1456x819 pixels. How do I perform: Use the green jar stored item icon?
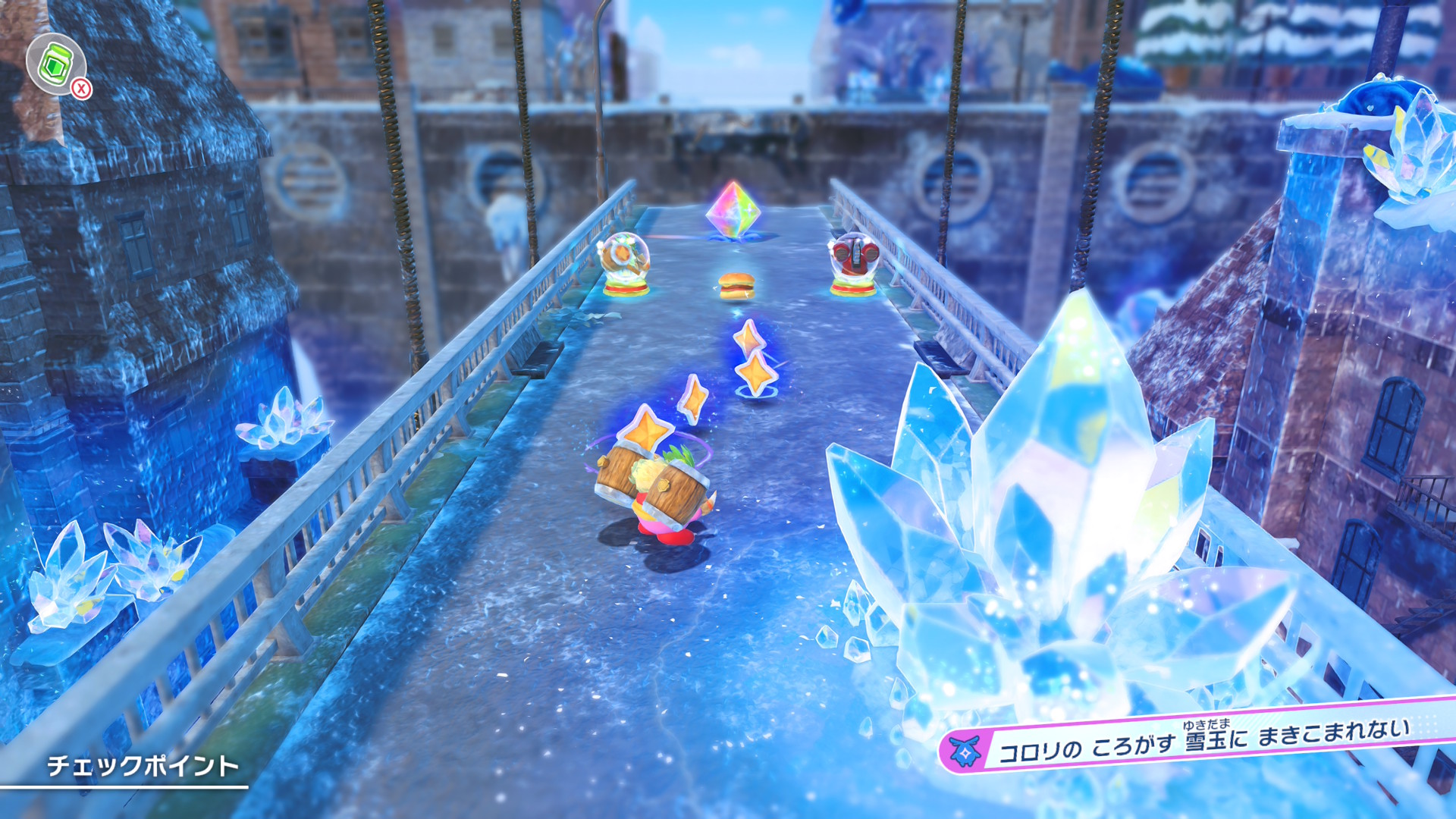55,64
